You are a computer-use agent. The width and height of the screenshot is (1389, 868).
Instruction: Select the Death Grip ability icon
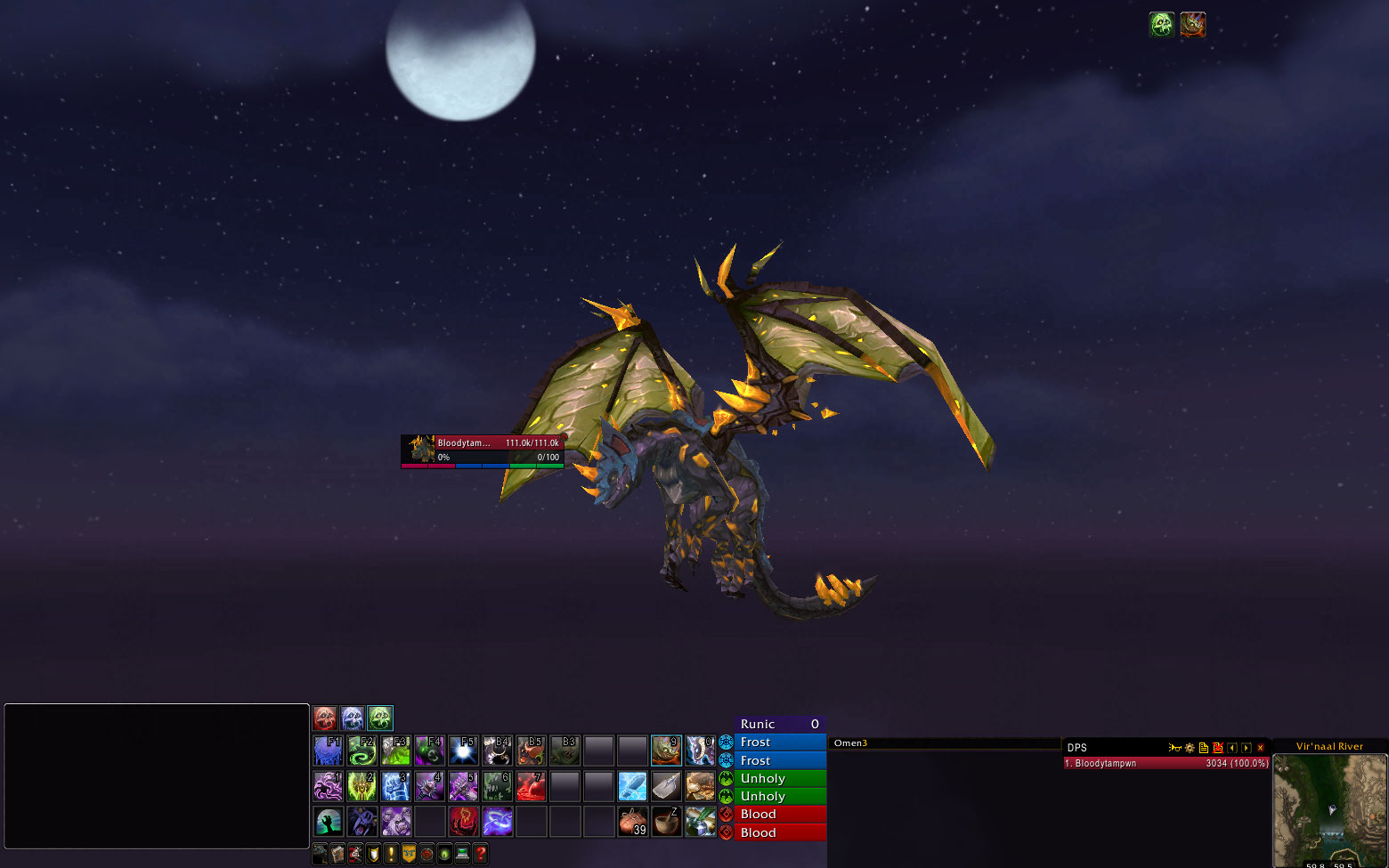328,821
